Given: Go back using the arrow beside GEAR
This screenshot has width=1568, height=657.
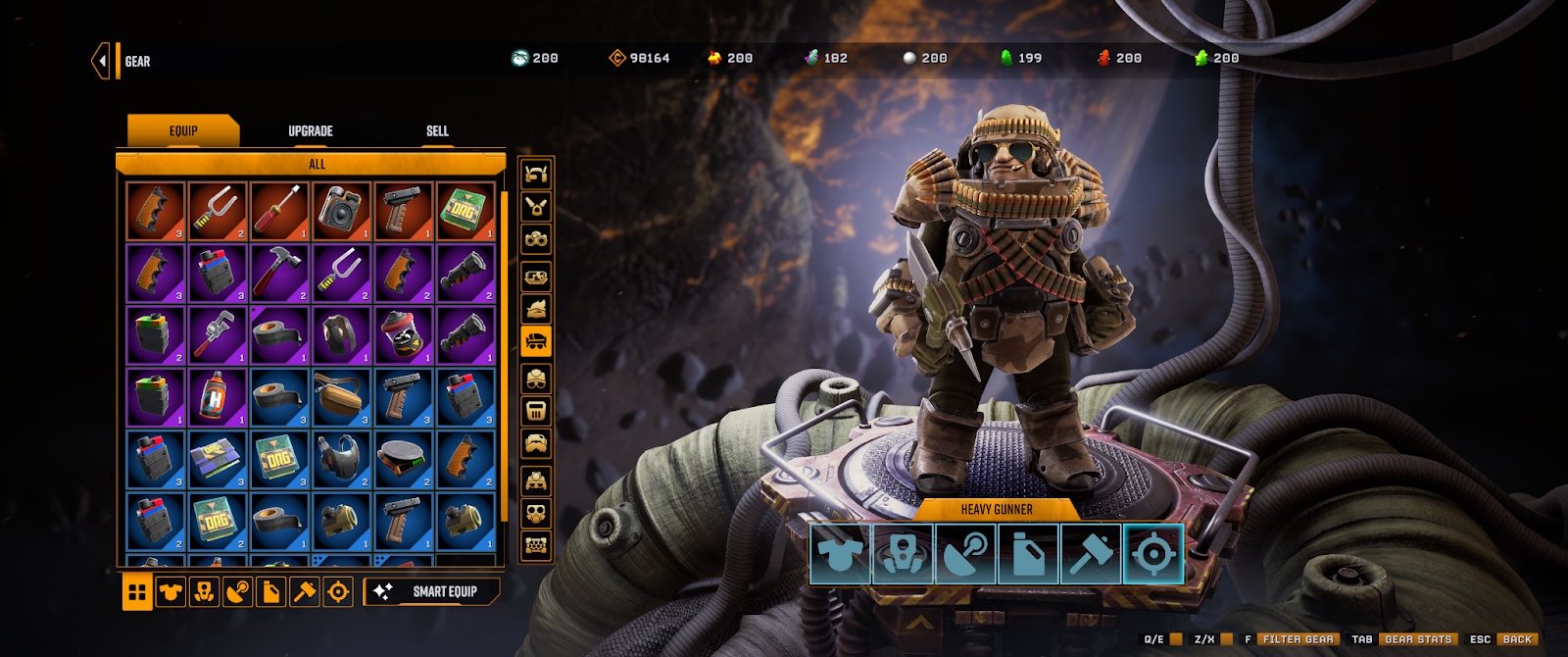Looking at the screenshot, I should (101, 61).
